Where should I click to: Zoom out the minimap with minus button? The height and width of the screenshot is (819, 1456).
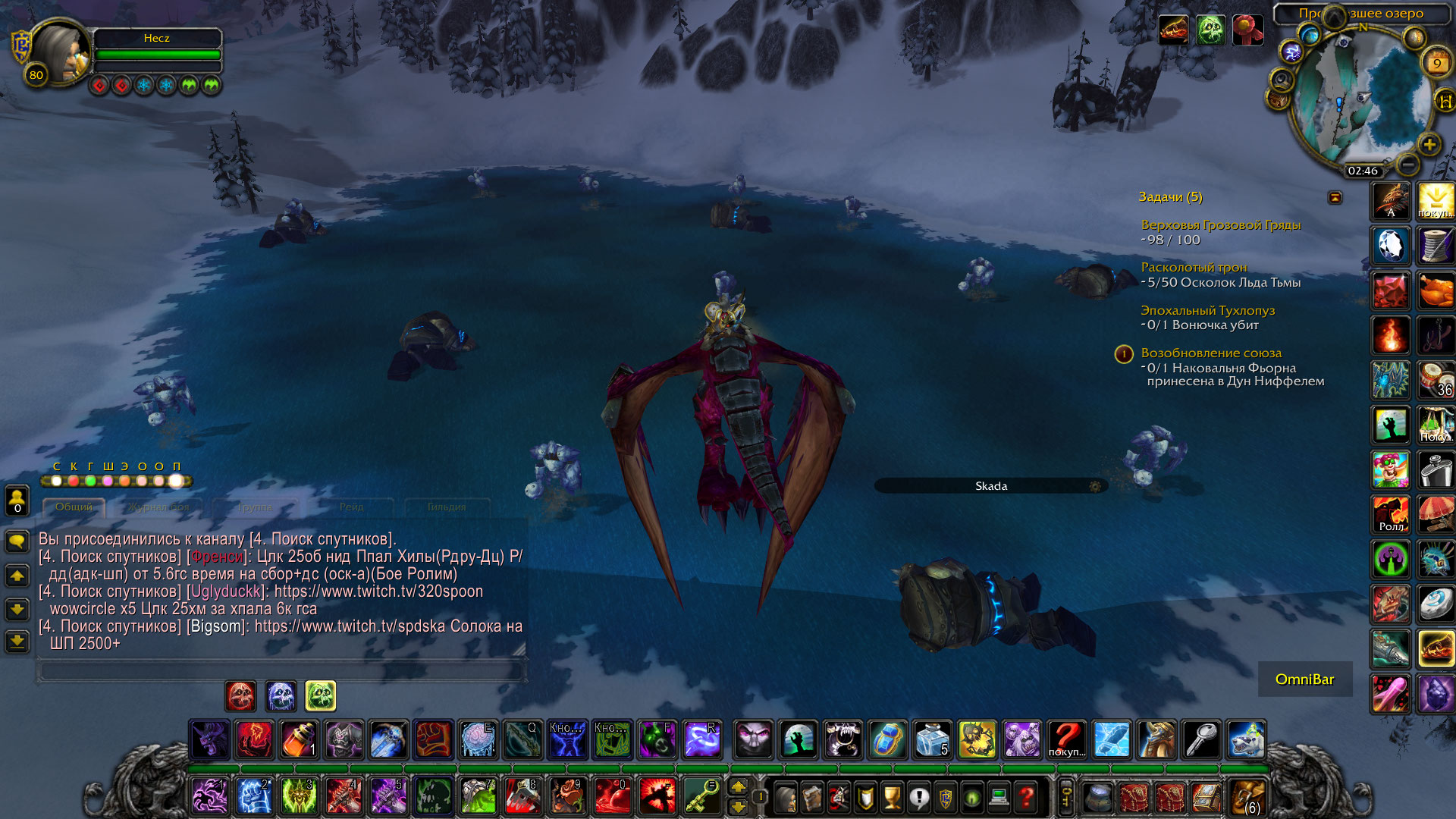(1407, 164)
